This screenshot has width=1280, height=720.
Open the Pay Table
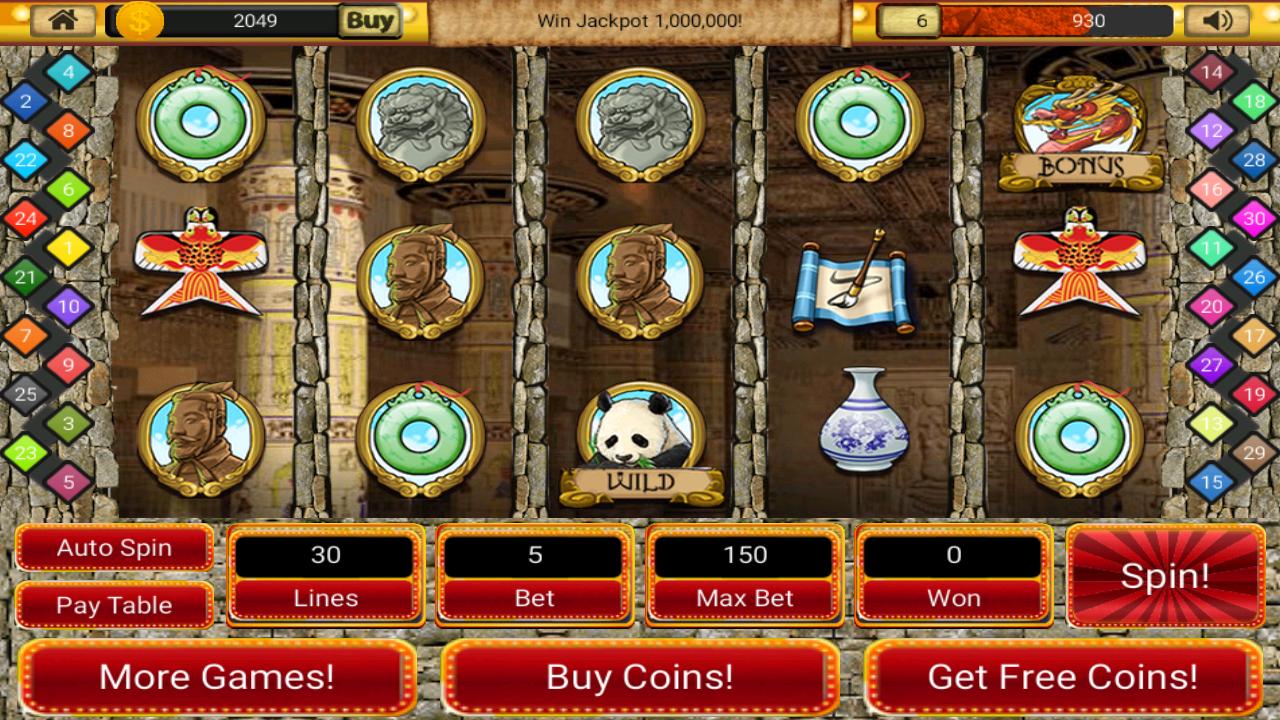114,605
